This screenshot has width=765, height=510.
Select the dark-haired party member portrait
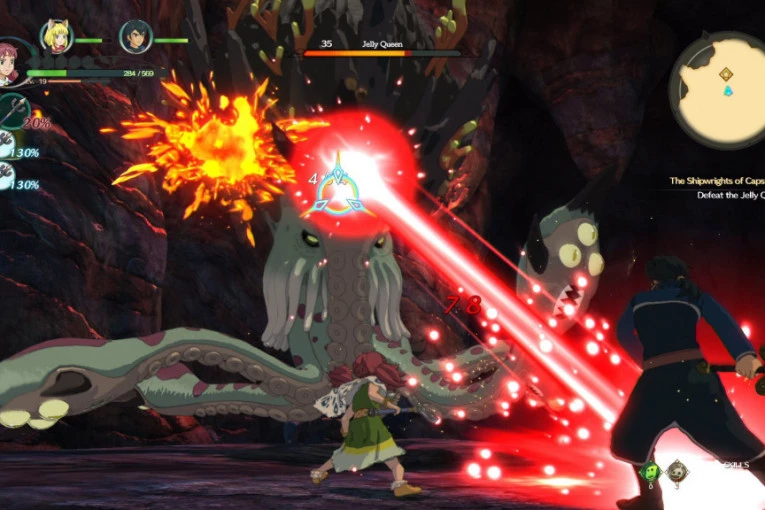[135, 37]
